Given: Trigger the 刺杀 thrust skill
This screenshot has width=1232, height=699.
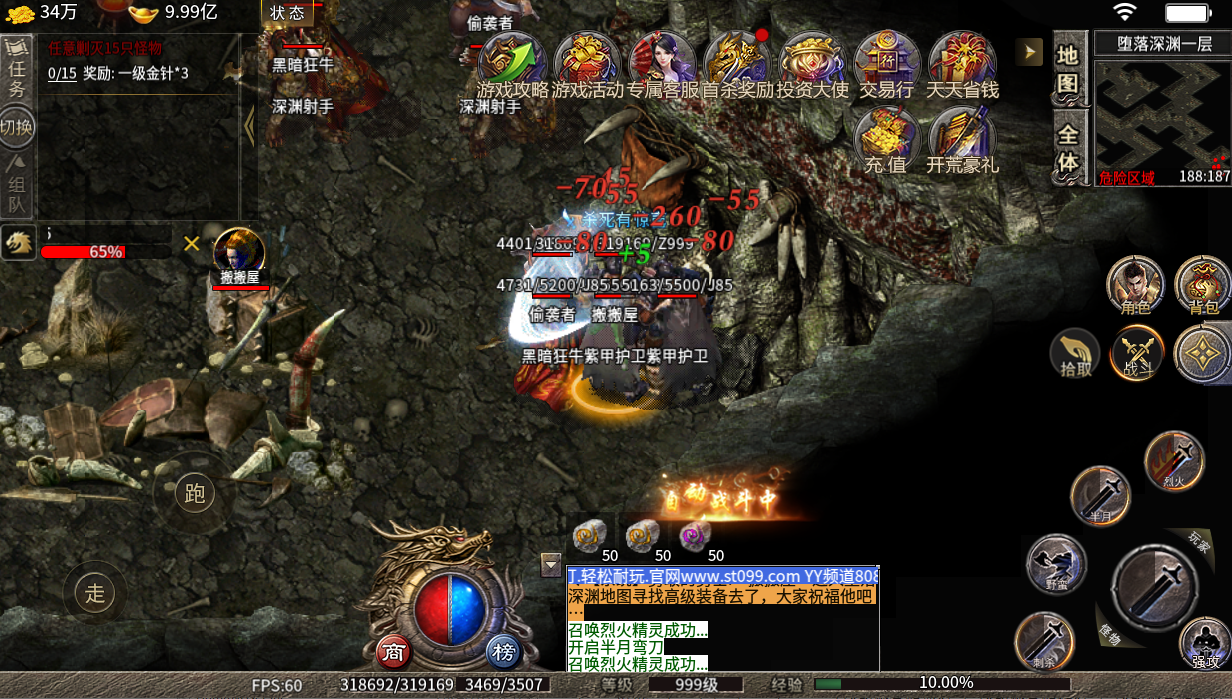Looking at the screenshot, I should (1045, 640).
